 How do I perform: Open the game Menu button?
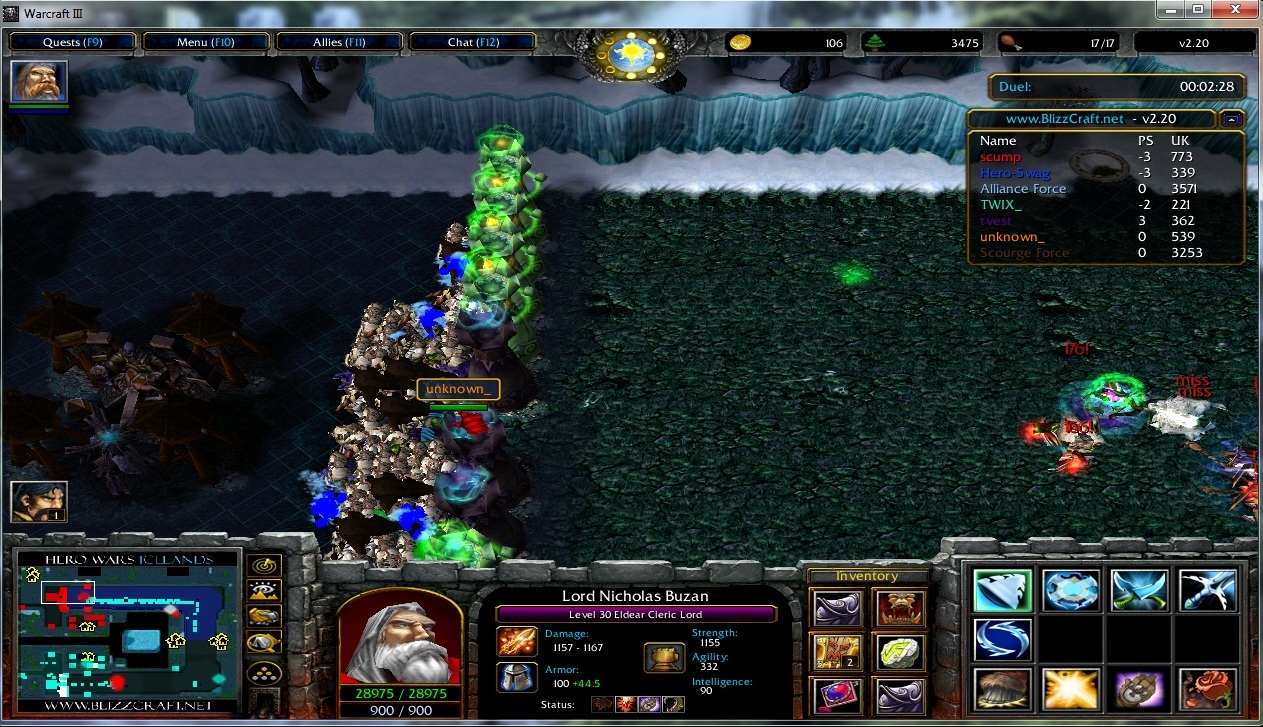(206, 42)
